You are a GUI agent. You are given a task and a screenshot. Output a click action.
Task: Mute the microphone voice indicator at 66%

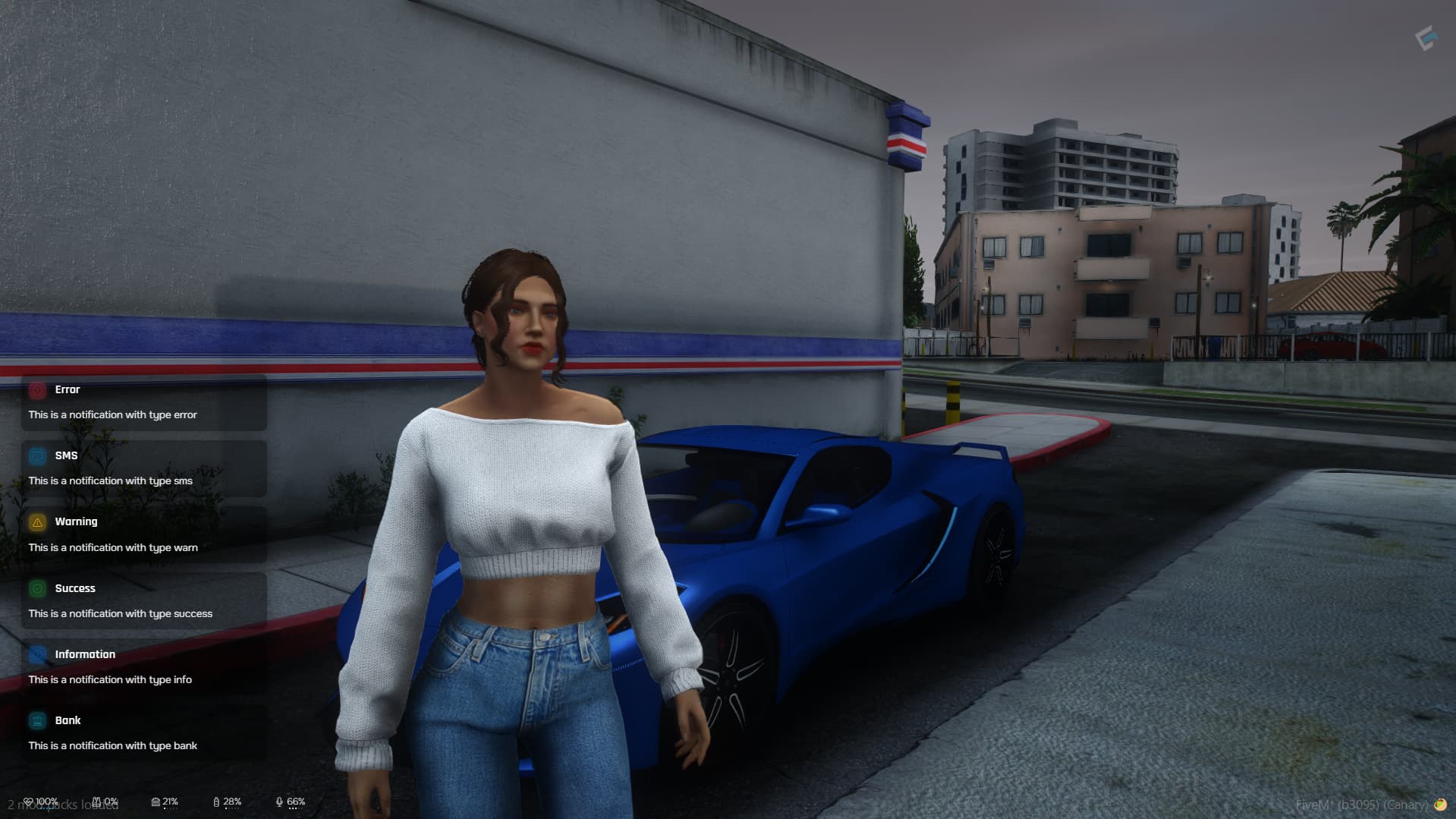(x=280, y=801)
